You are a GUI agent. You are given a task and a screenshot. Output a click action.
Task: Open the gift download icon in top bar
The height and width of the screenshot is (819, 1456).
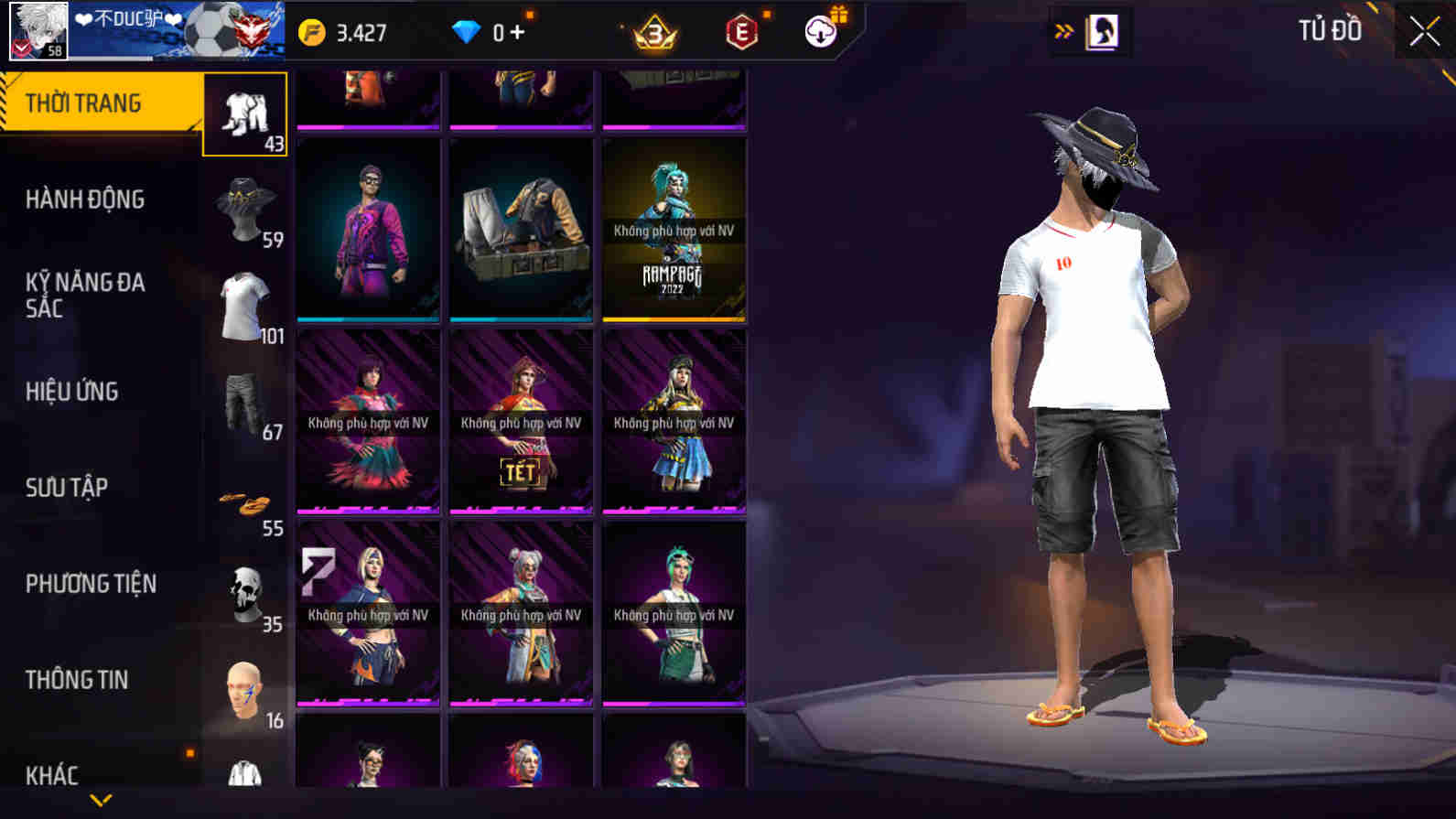(x=821, y=30)
